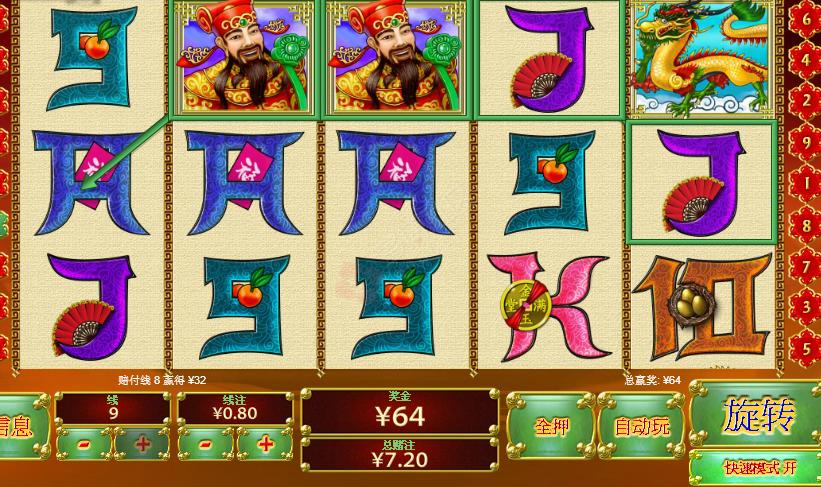821x487 pixels.
Task: Decrease the number of lines (线)
Action: [x=84, y=443]
